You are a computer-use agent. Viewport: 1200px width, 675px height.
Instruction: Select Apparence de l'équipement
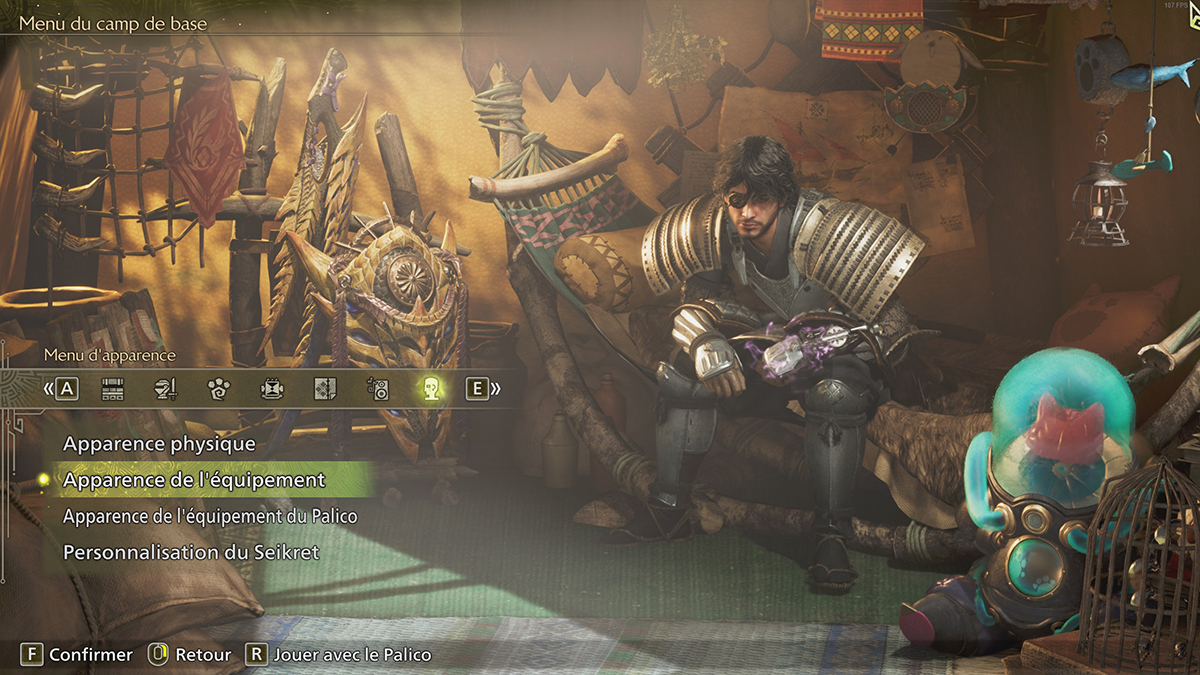tap(194, 480)
